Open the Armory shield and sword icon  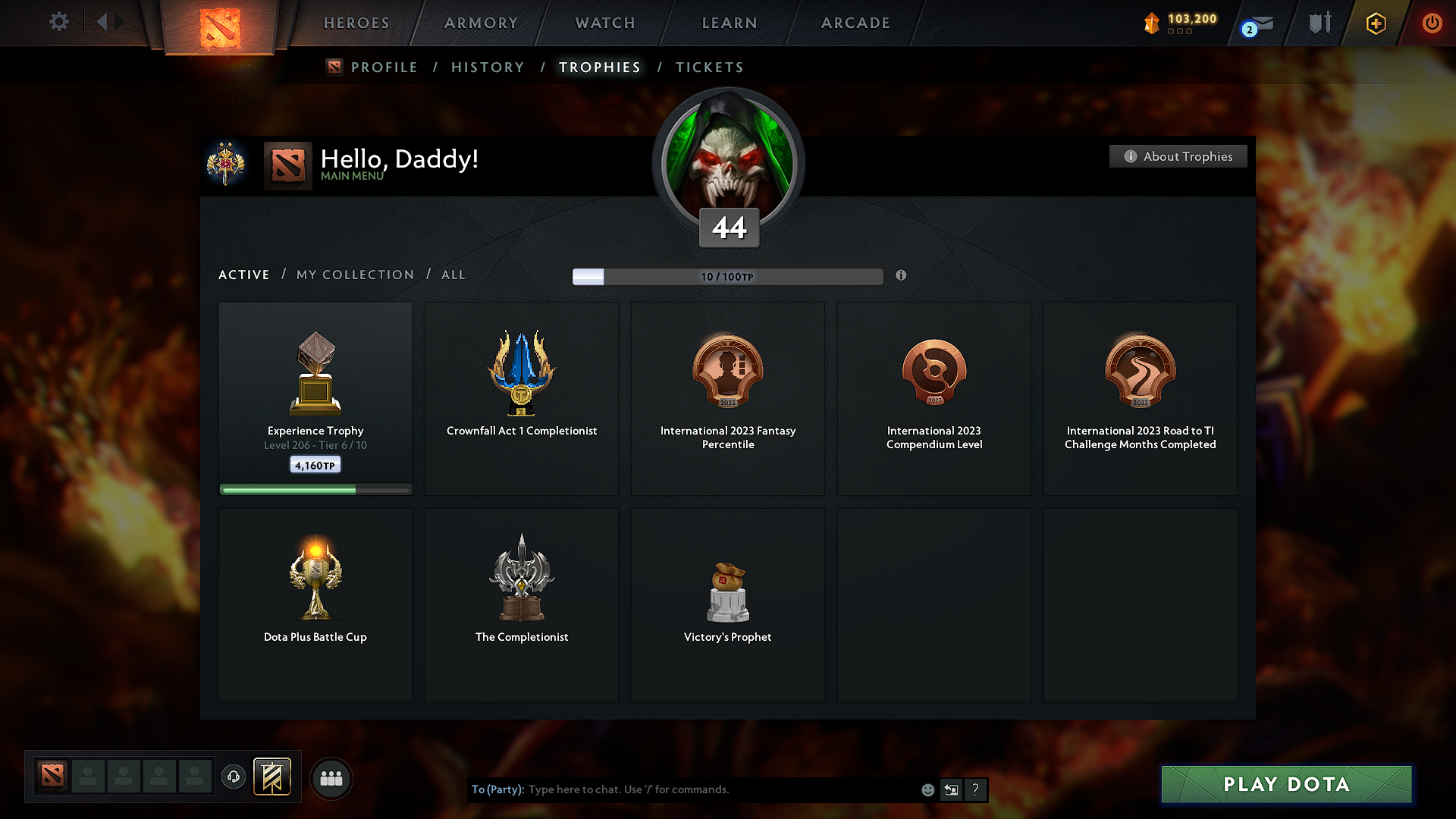pyautogui.click(x=1318, y=23)
